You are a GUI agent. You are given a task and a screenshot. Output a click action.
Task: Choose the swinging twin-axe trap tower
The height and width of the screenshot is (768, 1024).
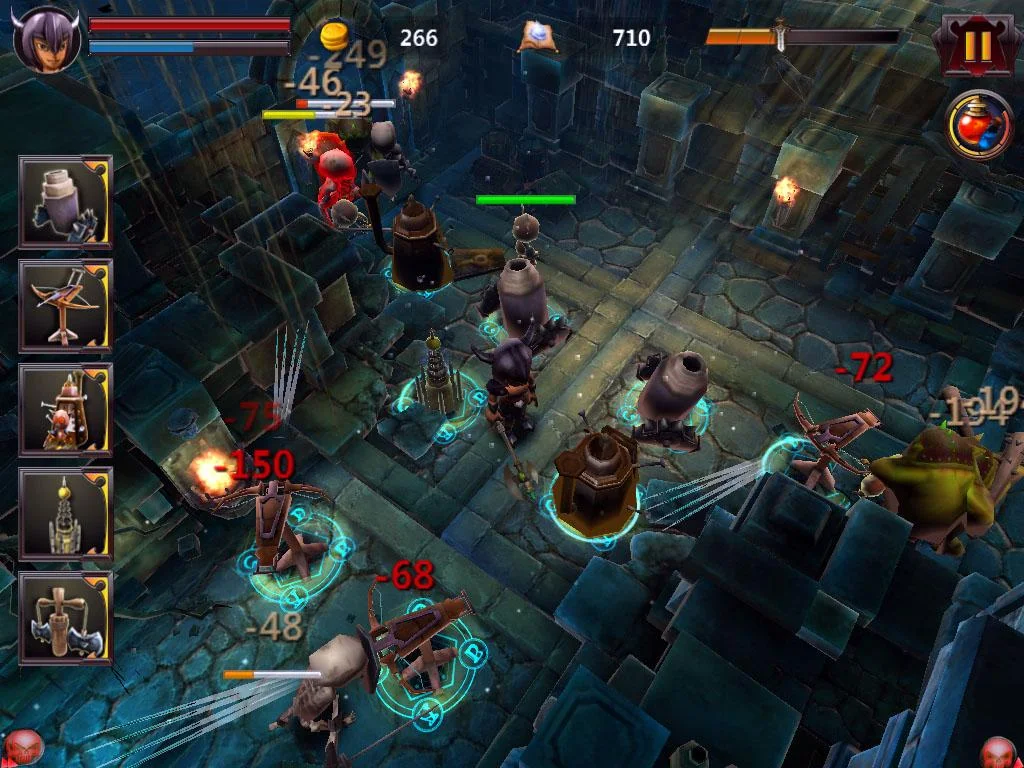pos(65,617)
